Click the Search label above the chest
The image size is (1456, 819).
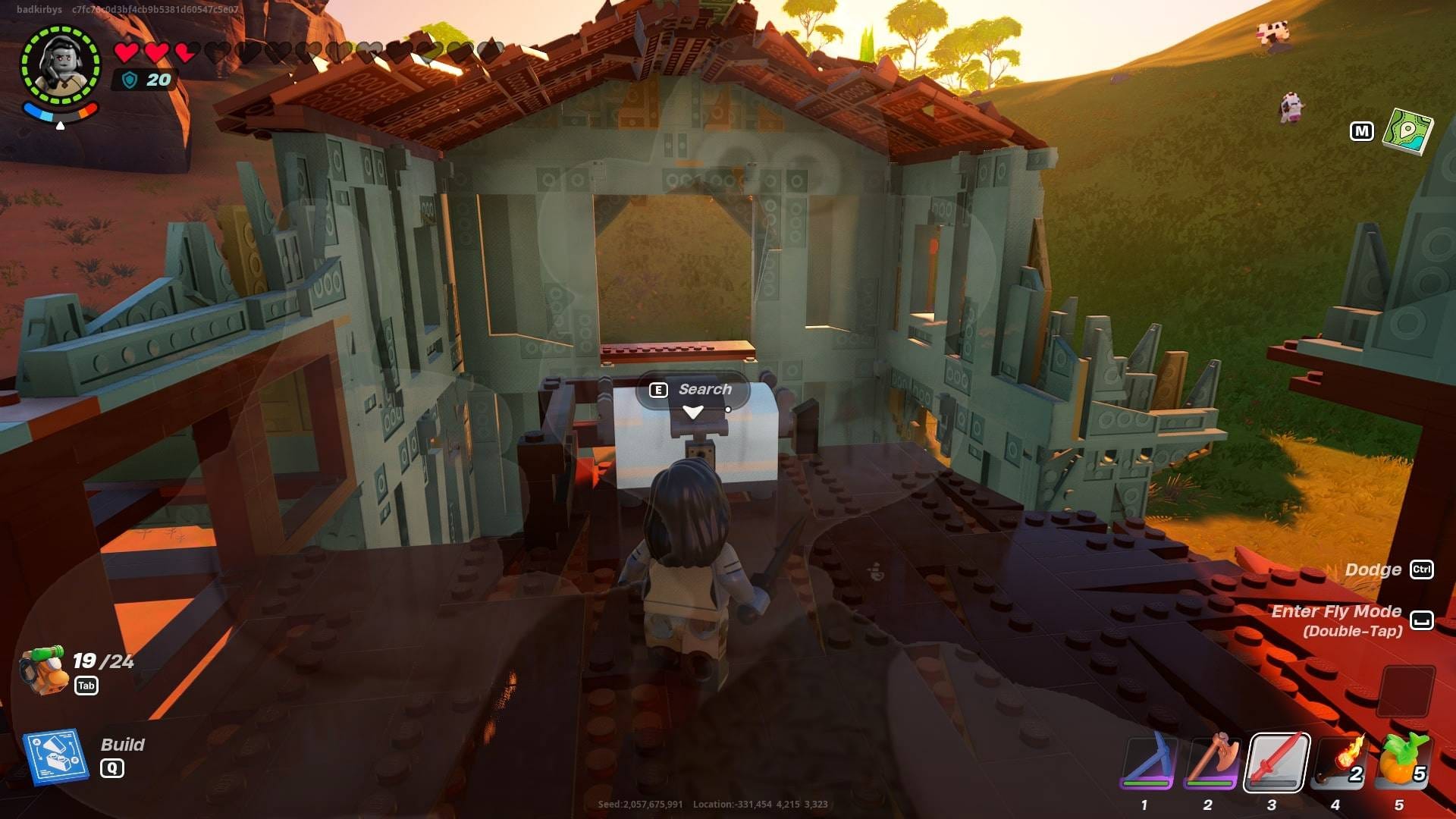705,389
